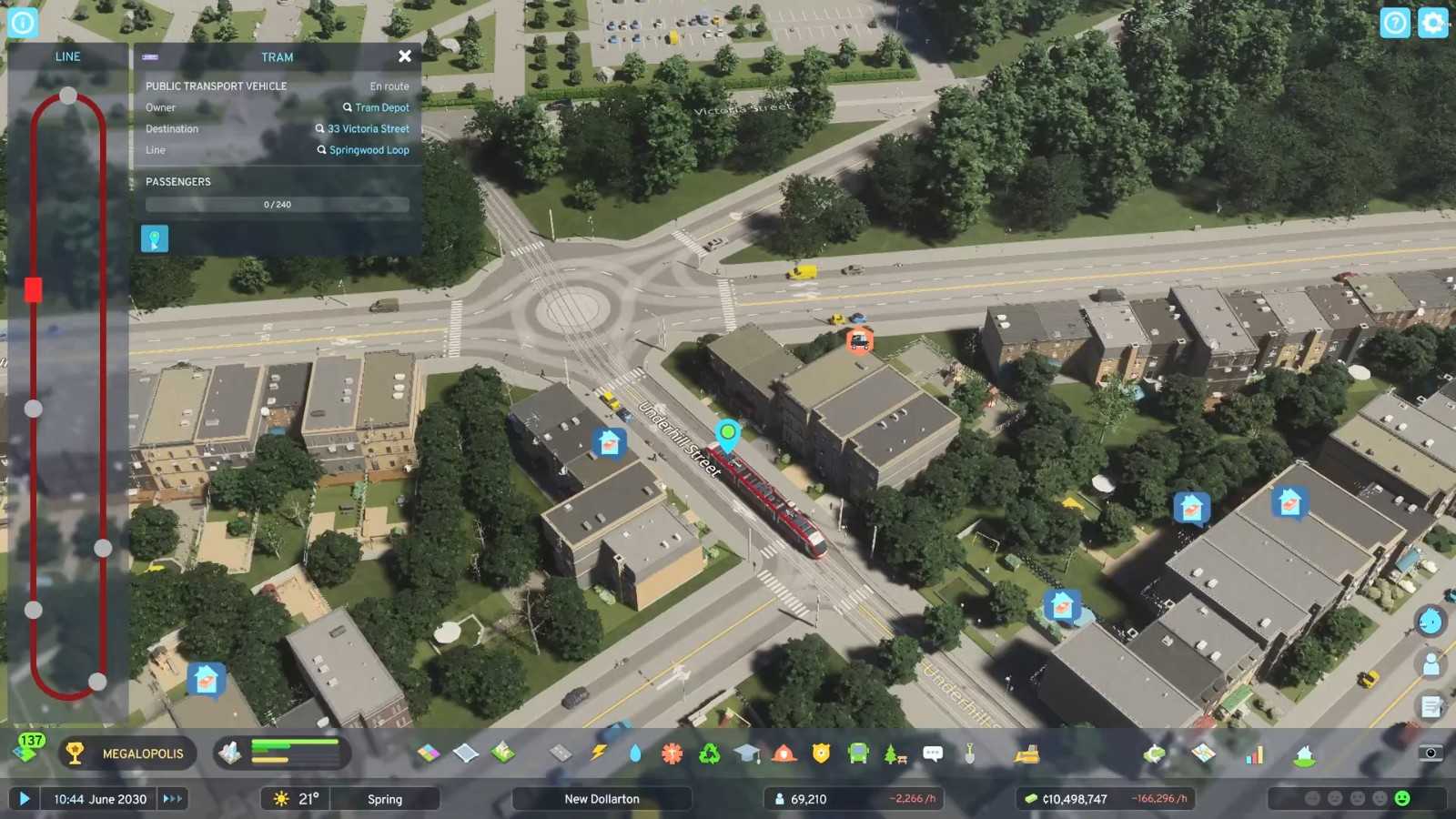Activate the photo mode camera
The image size is (1456, 819).
click(1431, 753)
